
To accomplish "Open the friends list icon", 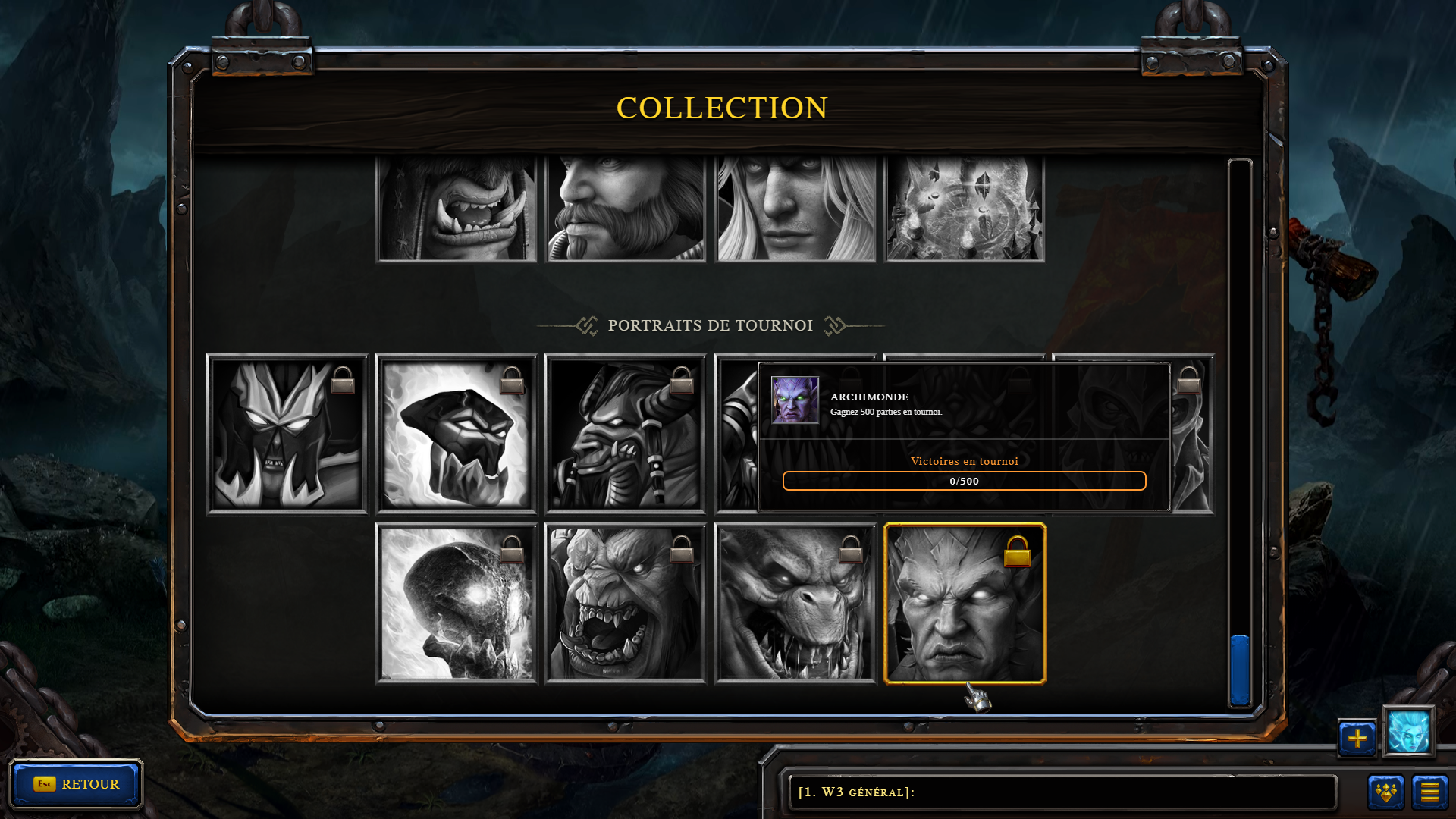I will tap(1385, 792).
